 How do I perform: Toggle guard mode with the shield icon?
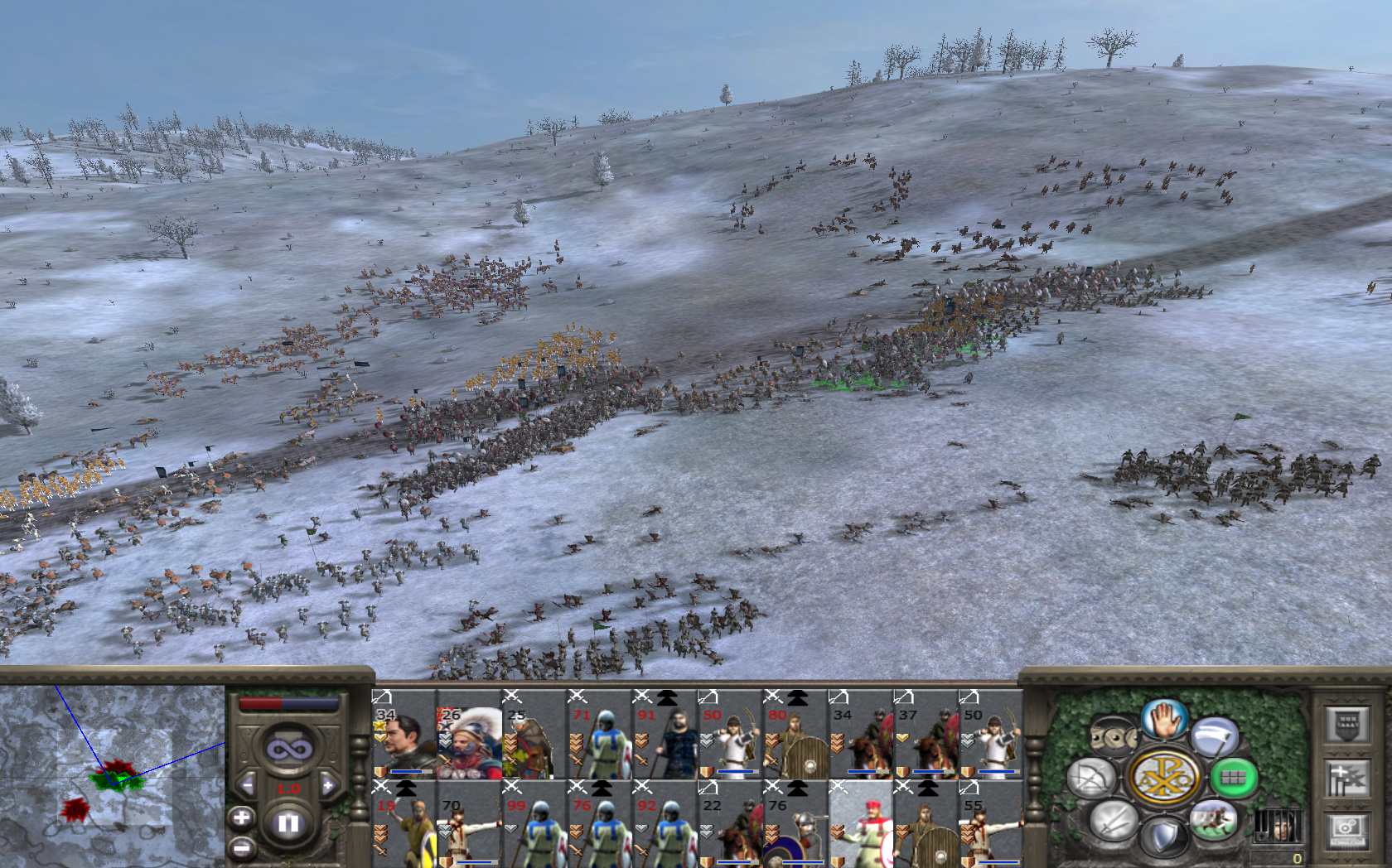tap(1165, 837)
